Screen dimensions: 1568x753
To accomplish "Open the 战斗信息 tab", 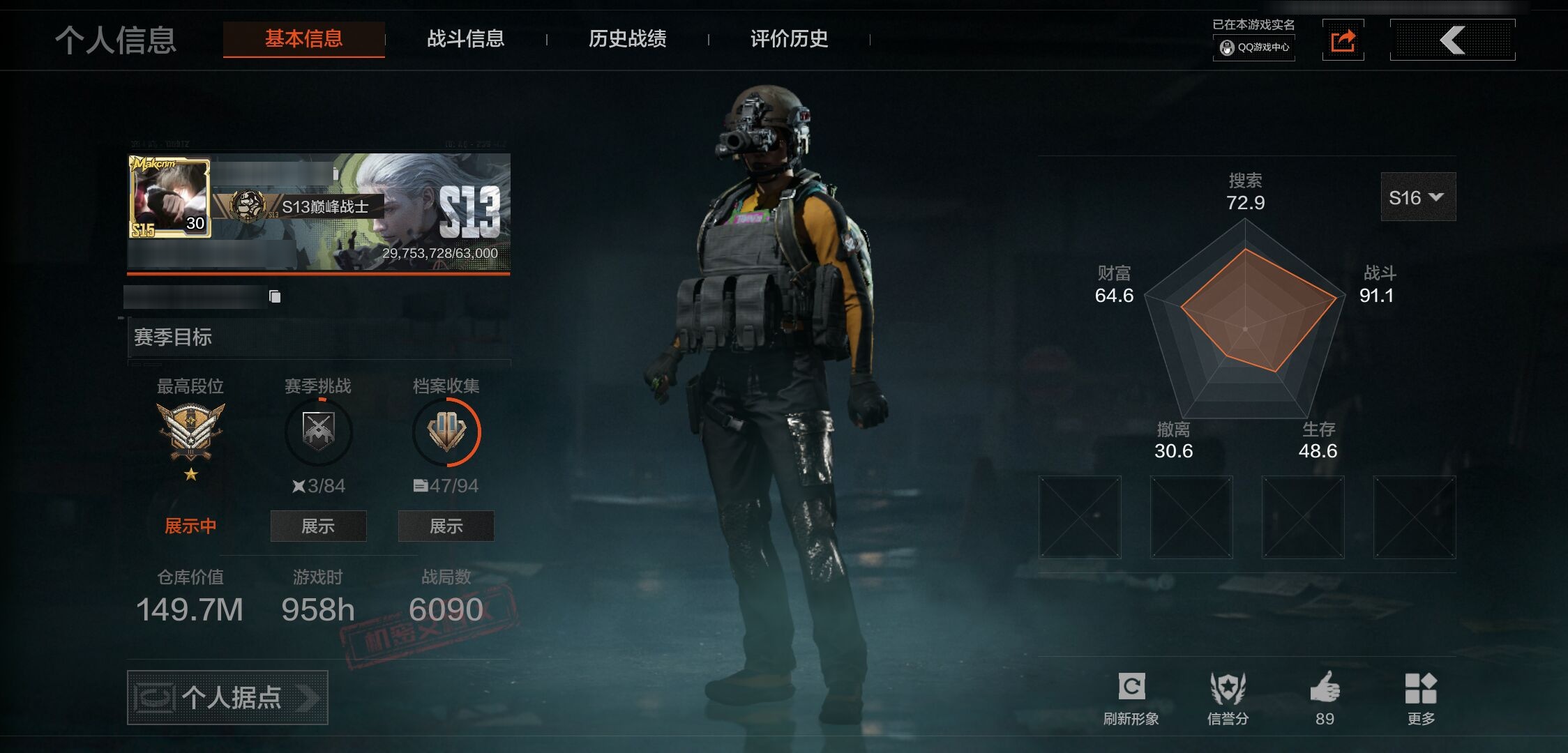I will [x=465, y=39].
